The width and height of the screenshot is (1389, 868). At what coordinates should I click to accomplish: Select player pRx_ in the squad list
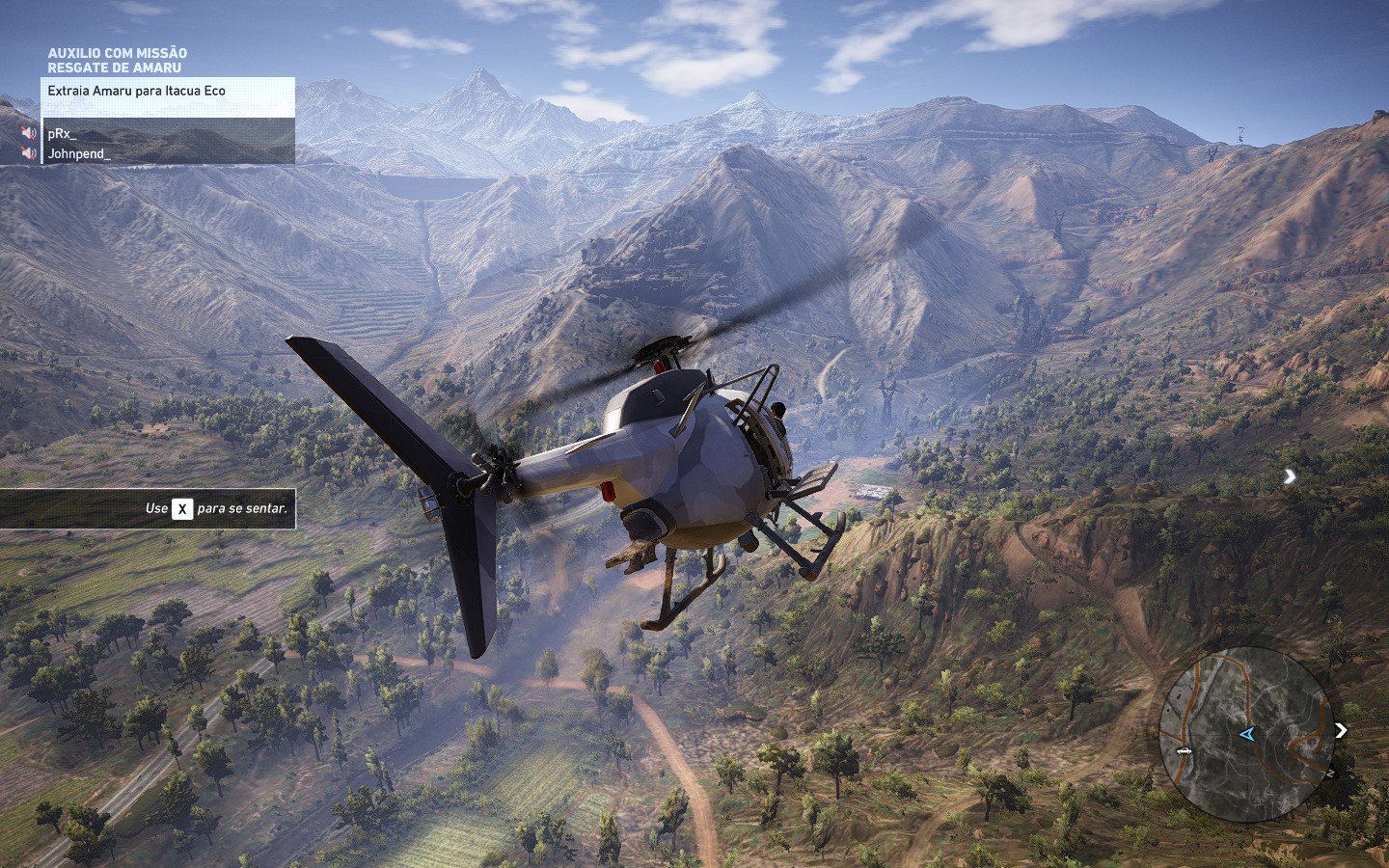coord(63,134)
